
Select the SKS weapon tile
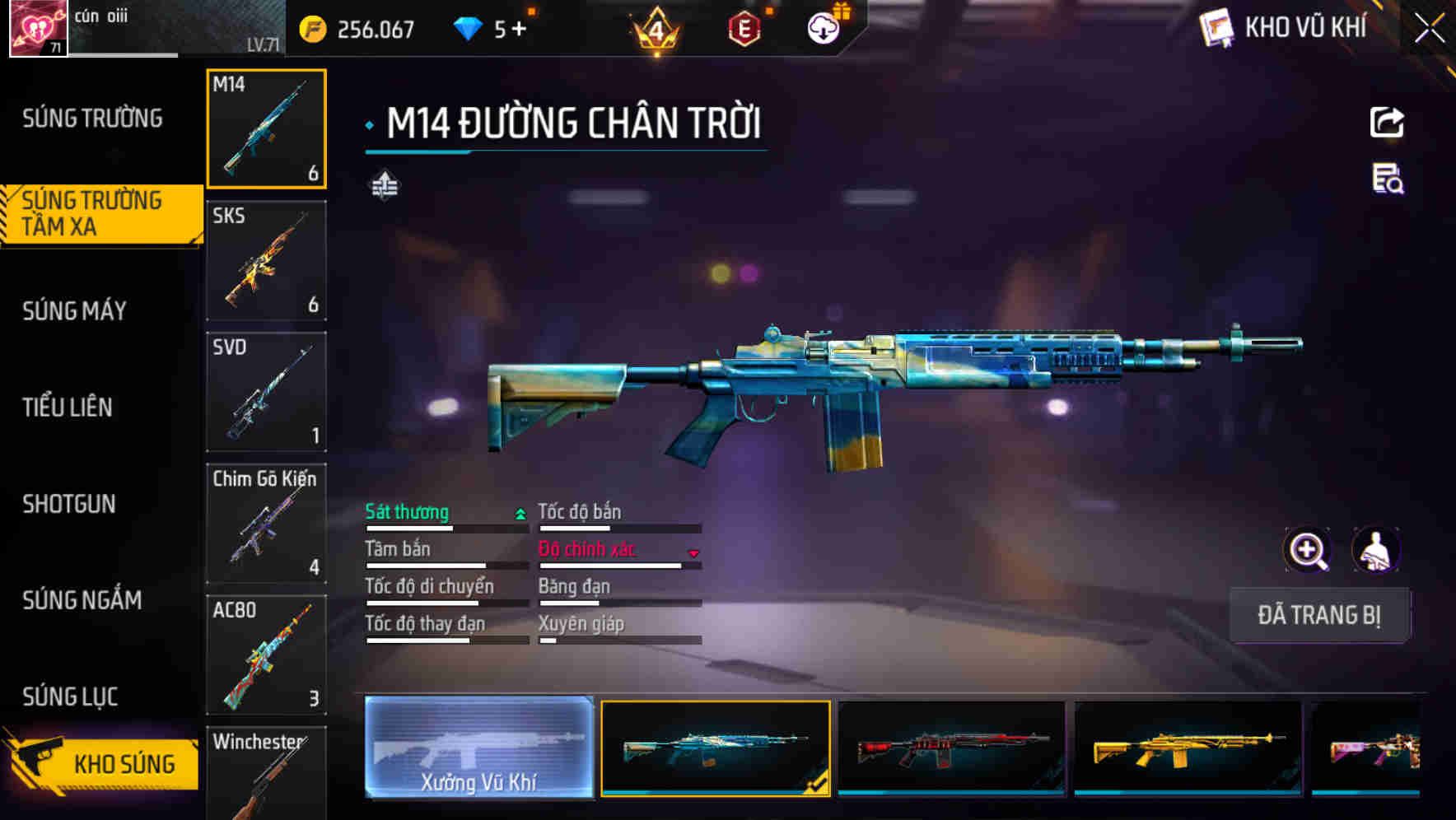point(266,260)
